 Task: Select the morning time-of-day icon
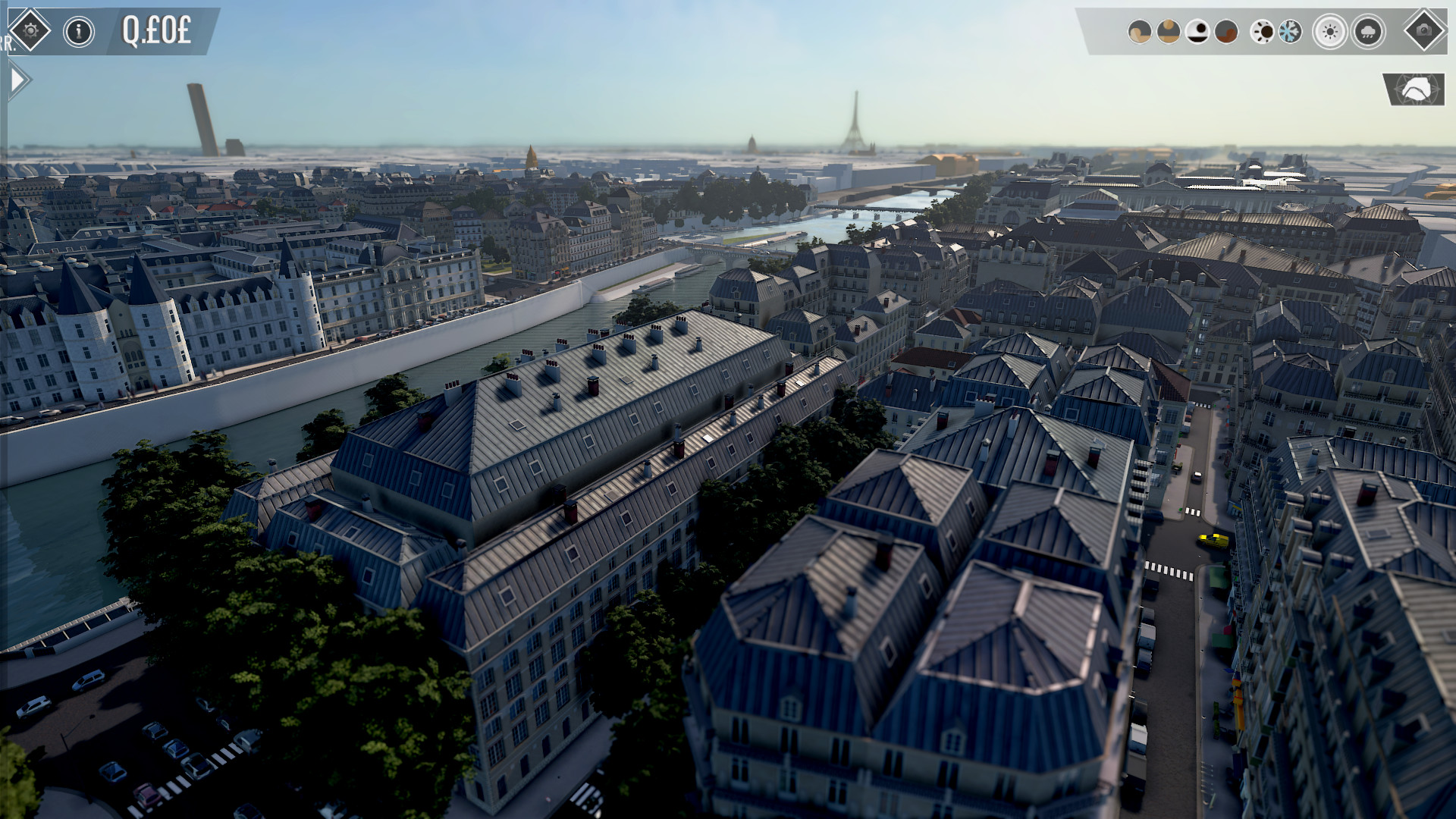click(x=1168, y=31)
